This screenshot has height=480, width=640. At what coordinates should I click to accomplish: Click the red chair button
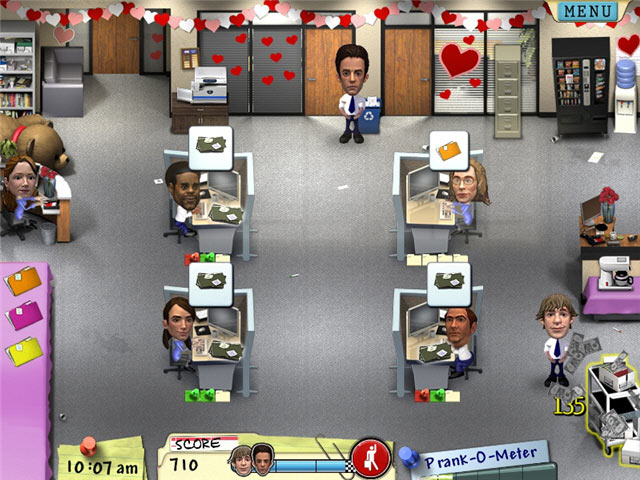[x=371, y=458]
